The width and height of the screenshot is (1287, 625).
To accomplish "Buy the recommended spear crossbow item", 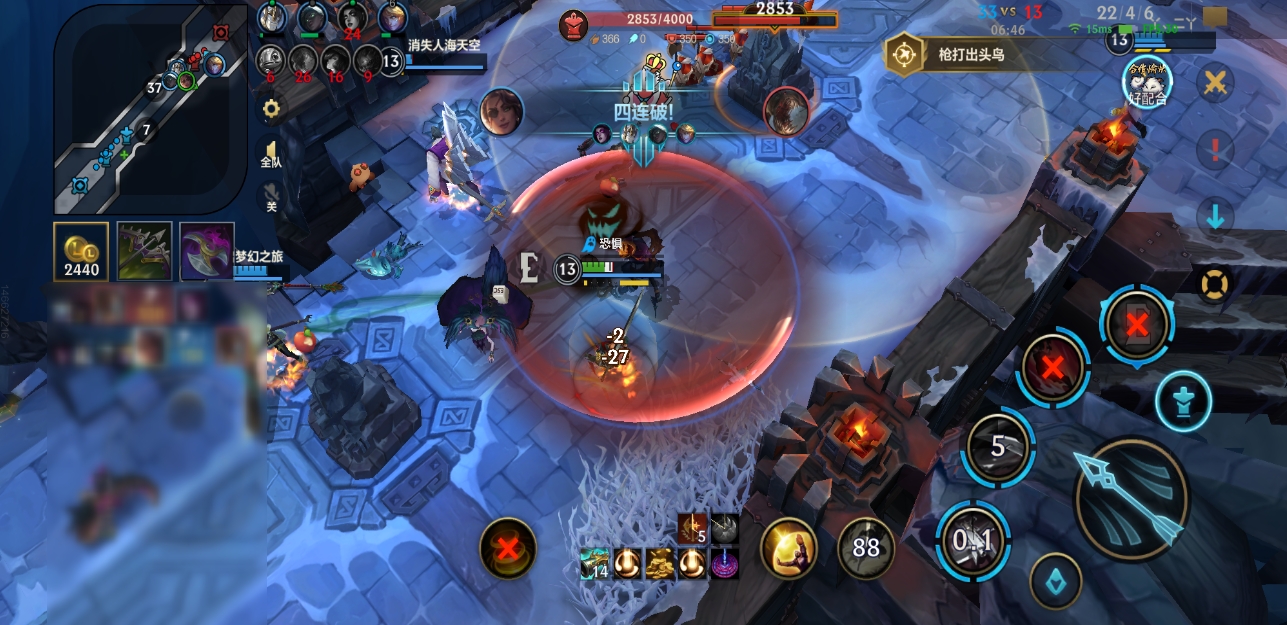I will 145,251.
